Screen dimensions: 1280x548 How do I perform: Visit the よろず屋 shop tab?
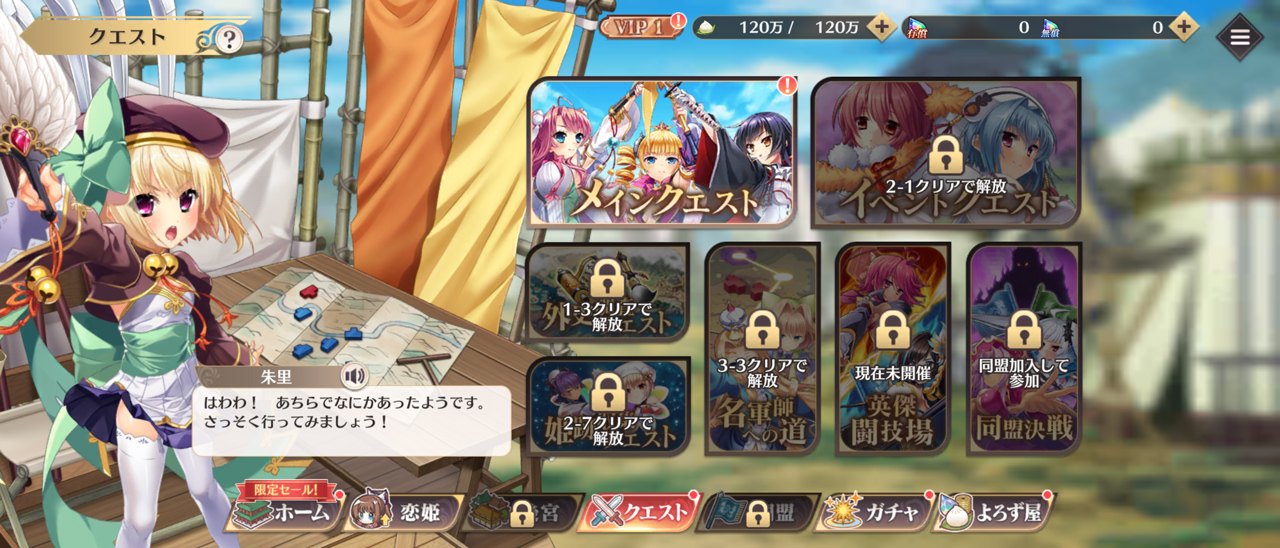click(x=995, y=513)
